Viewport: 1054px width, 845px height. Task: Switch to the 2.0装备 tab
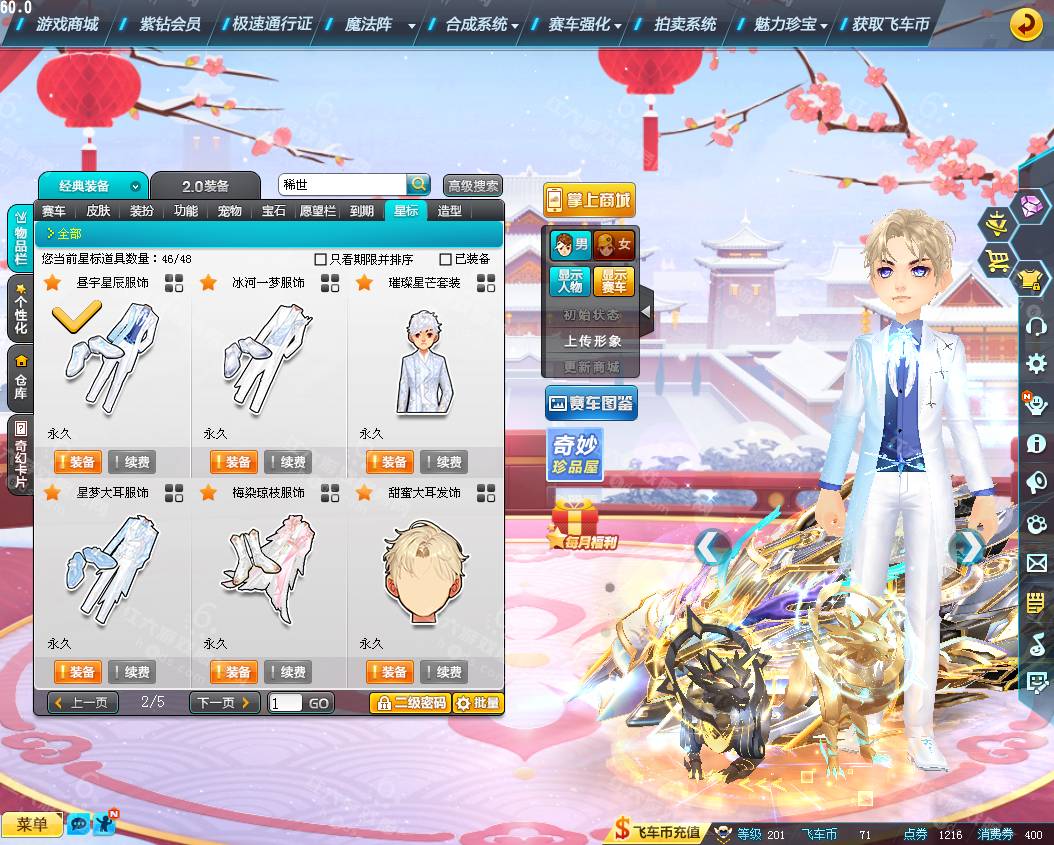[205, 186]
